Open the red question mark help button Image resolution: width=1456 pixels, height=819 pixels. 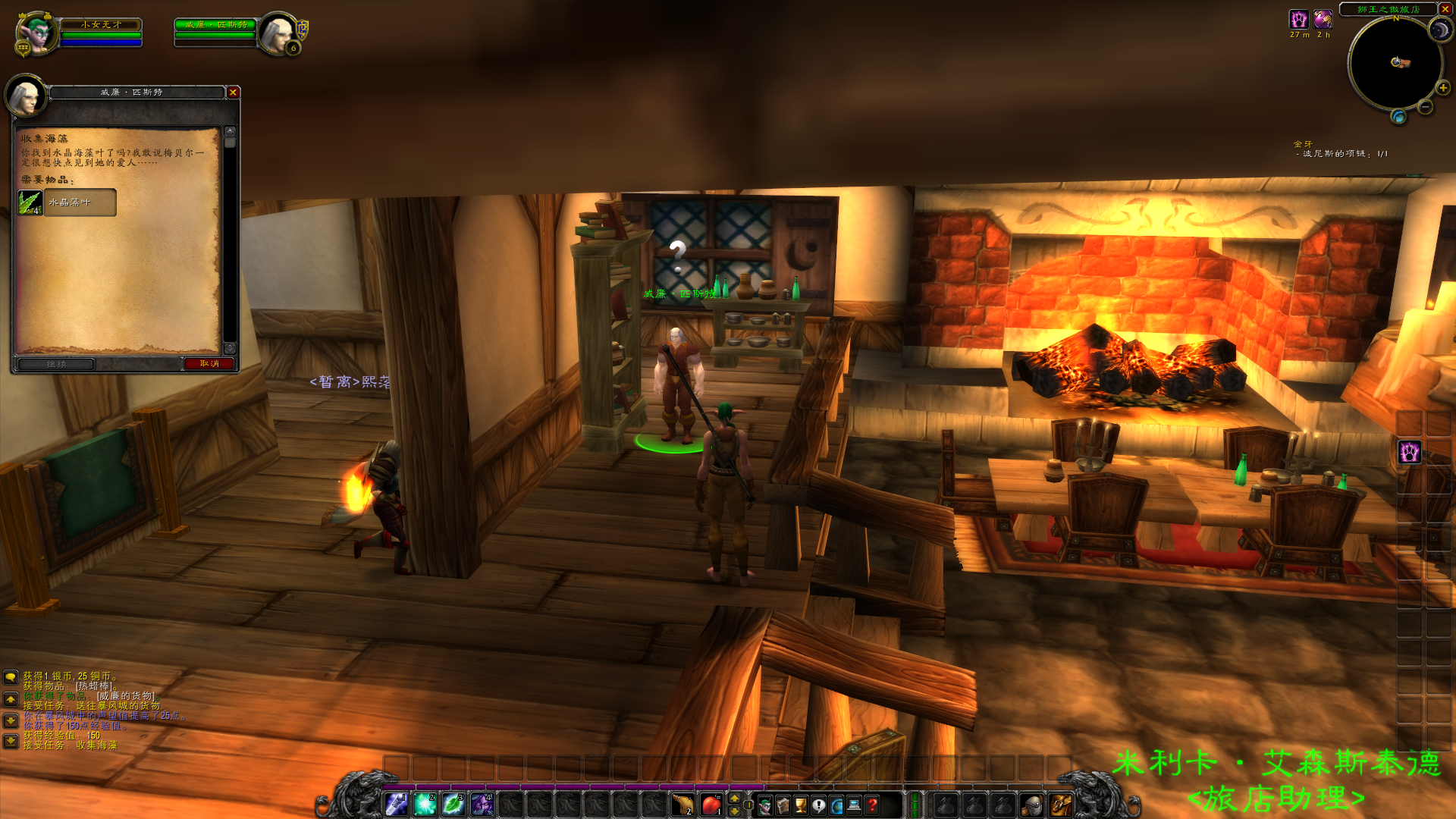point(872,805)
